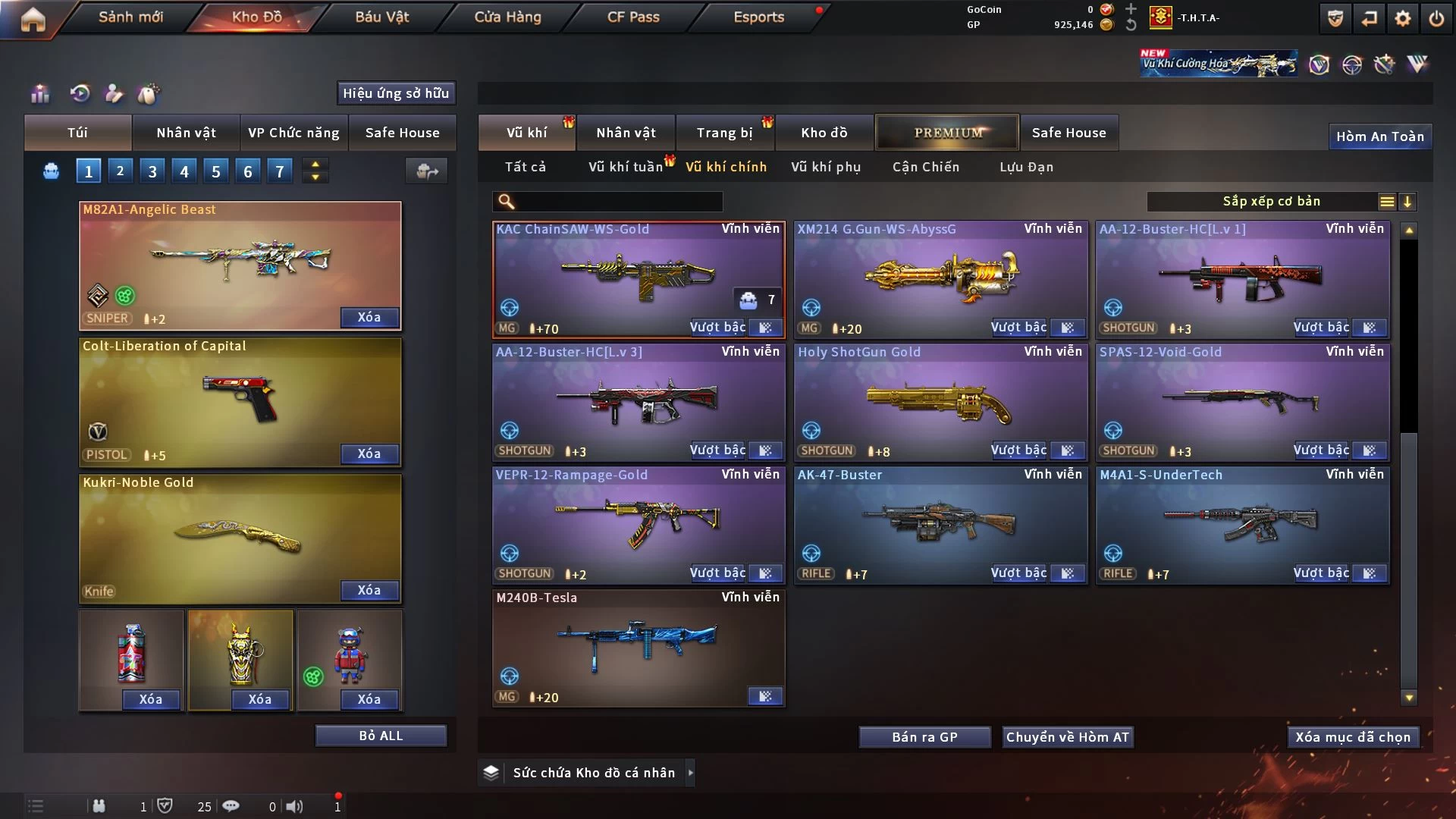This screenshot has height=819, width=1456.
Task: Show Cận Chiến melee weapons
Action: click(926, 167)
